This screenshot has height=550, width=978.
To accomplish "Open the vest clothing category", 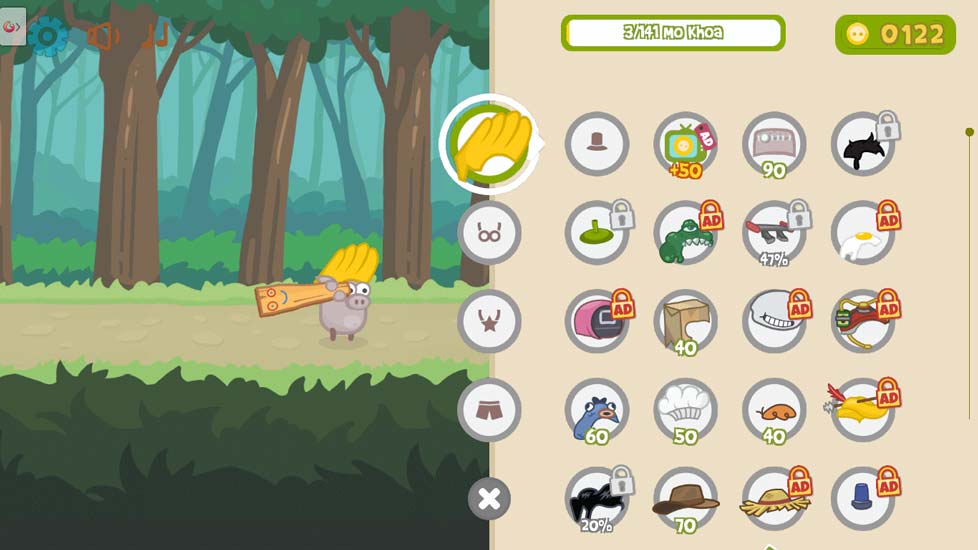I will [489, 321].
